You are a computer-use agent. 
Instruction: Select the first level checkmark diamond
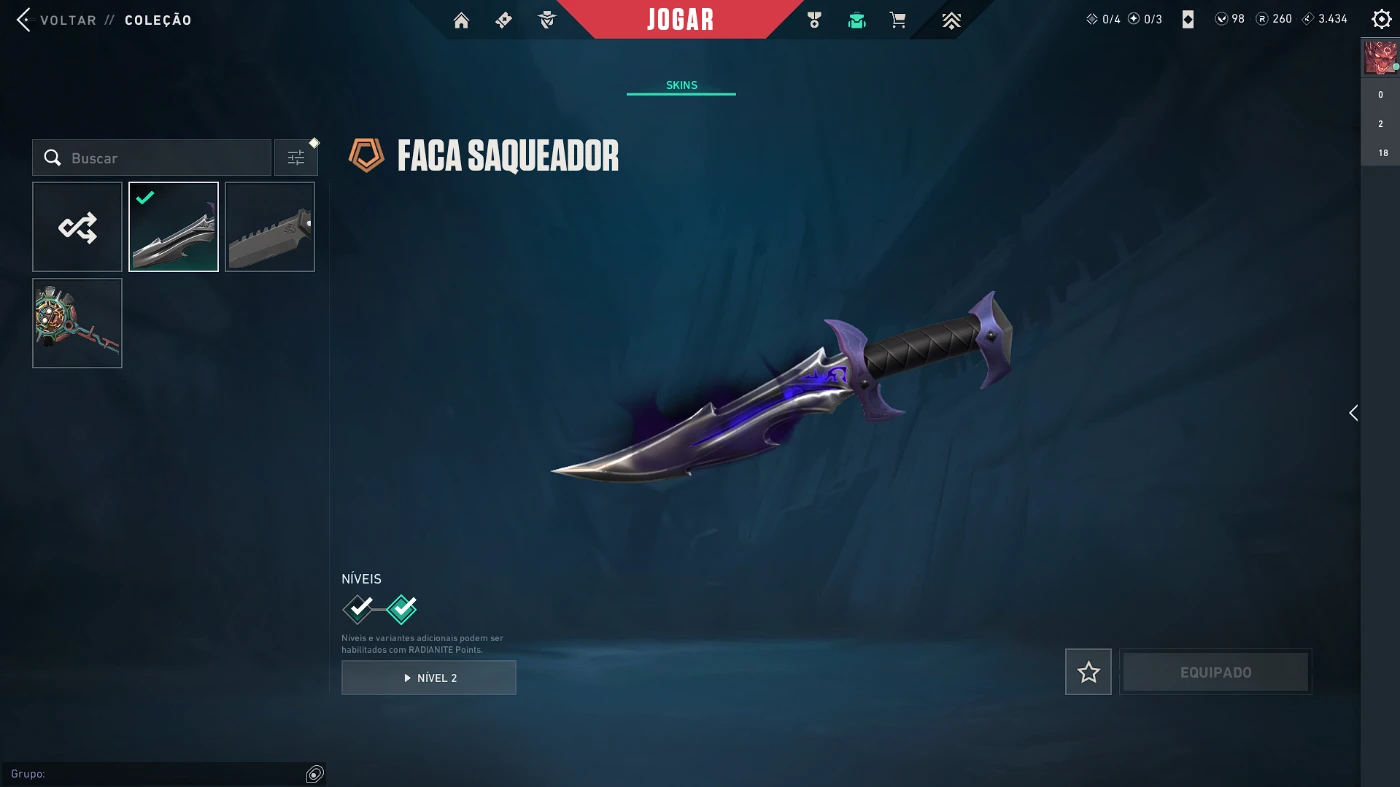358,608
